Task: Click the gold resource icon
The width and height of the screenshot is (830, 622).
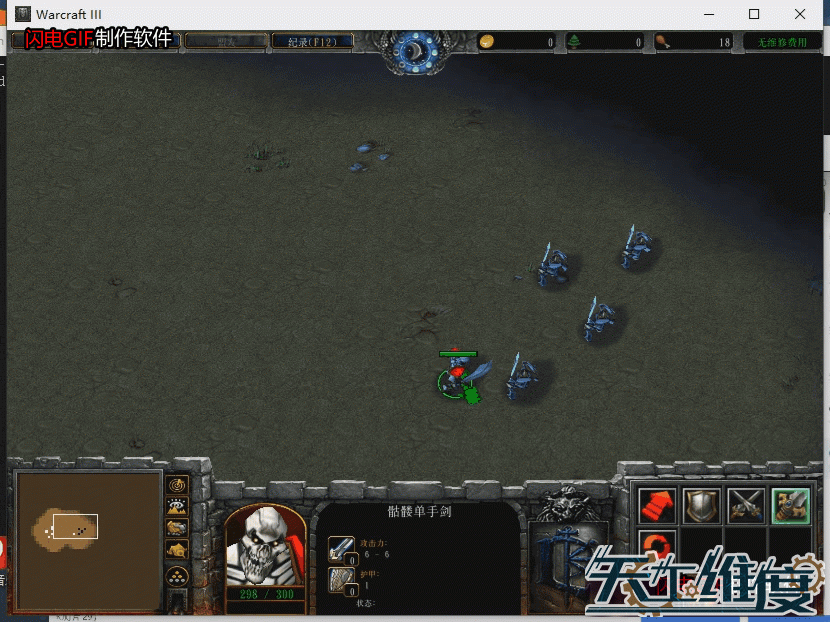Action: tap(487, 41)
